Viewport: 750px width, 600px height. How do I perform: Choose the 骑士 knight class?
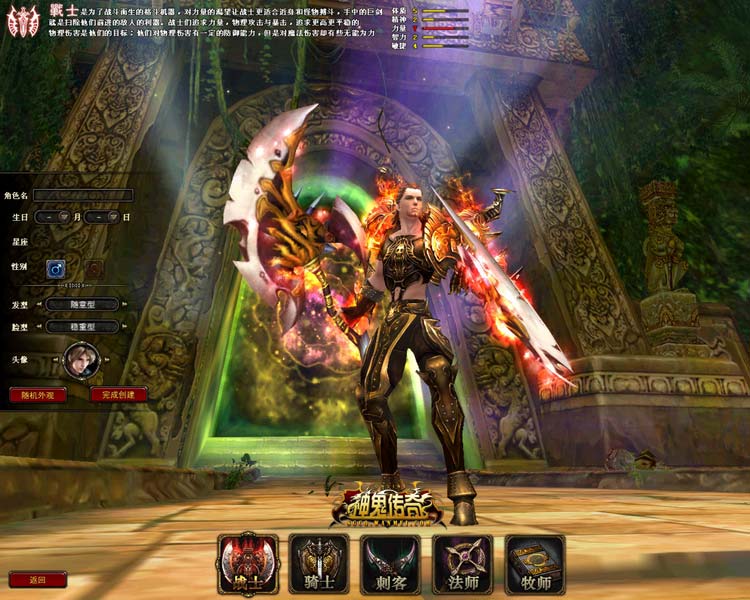click(x=319, y=564)
